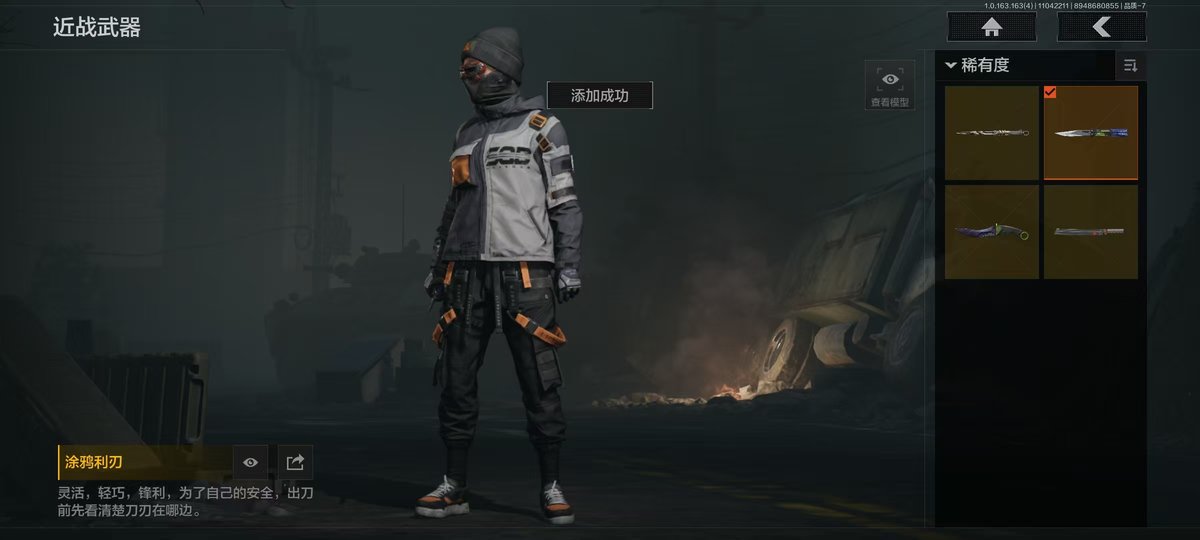The image size is (1200, 540).
Task: Select the slim silver dagger with ring pommel
Action: pyautogui.click(x=992, y=133)
